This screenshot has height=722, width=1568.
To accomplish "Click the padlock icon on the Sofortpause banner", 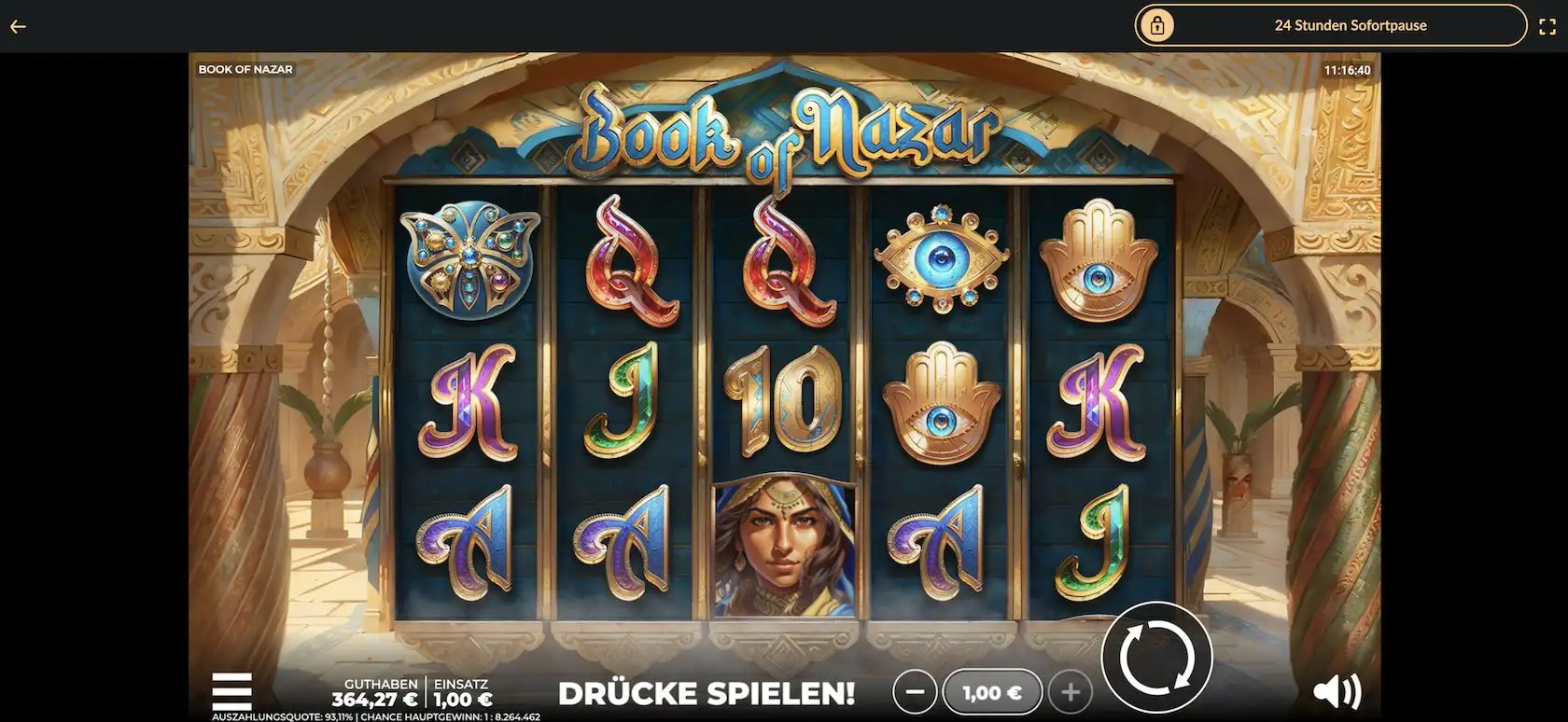I will (x=1157, y=25).
